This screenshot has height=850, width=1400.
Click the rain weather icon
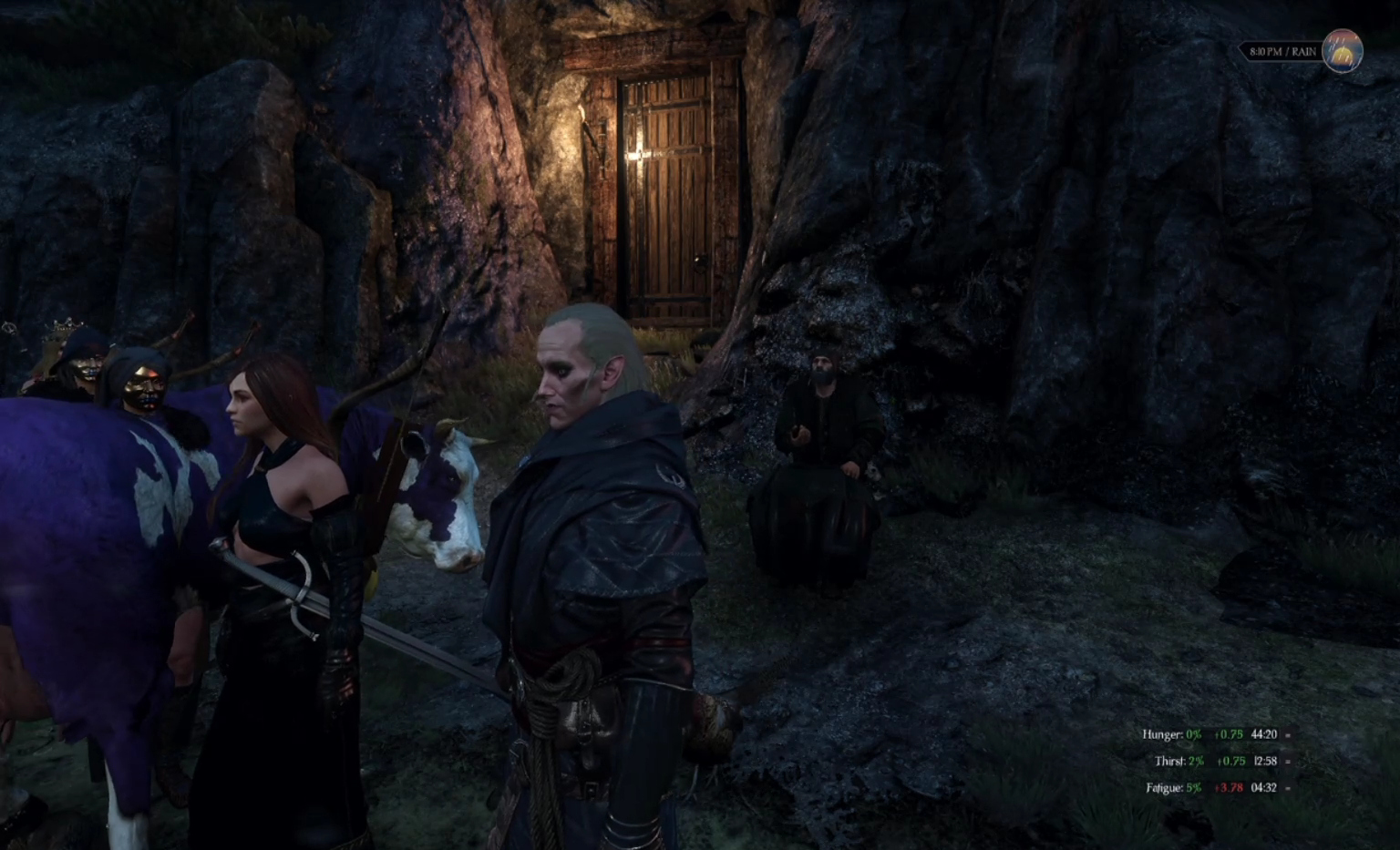point(1342,51)
